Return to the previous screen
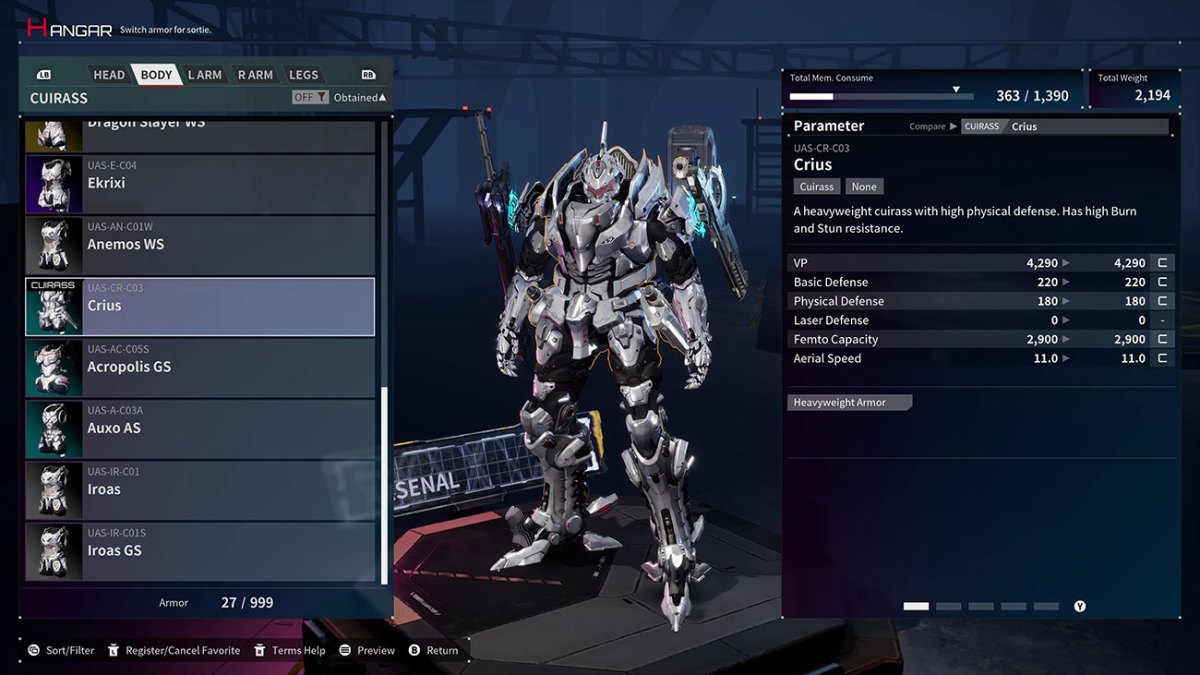This screenshot has height=675, width=1200. pos(433,650)
